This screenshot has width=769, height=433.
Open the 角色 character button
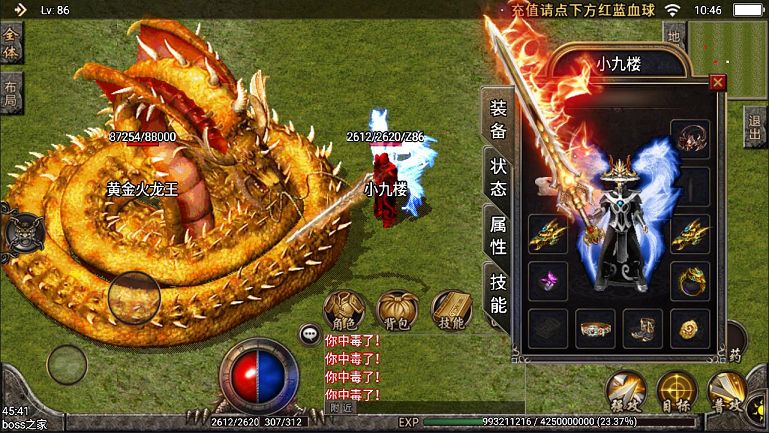[x=343, y=310]
